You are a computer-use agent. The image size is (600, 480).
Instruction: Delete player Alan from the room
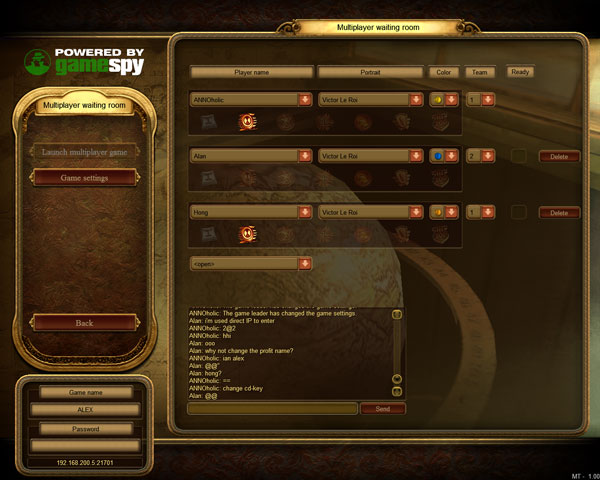[559, 156]
